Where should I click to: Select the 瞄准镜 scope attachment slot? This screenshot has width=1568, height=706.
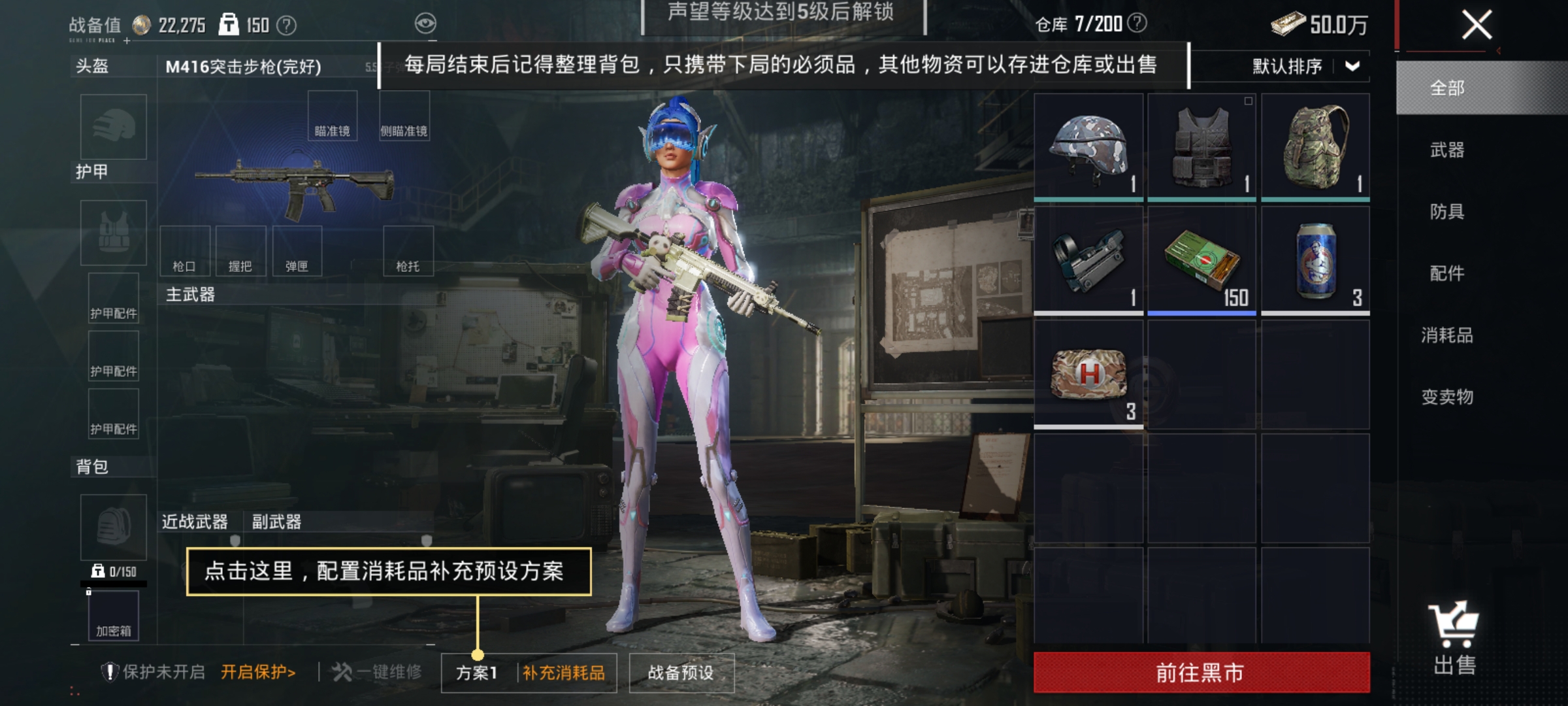(333, 114)
